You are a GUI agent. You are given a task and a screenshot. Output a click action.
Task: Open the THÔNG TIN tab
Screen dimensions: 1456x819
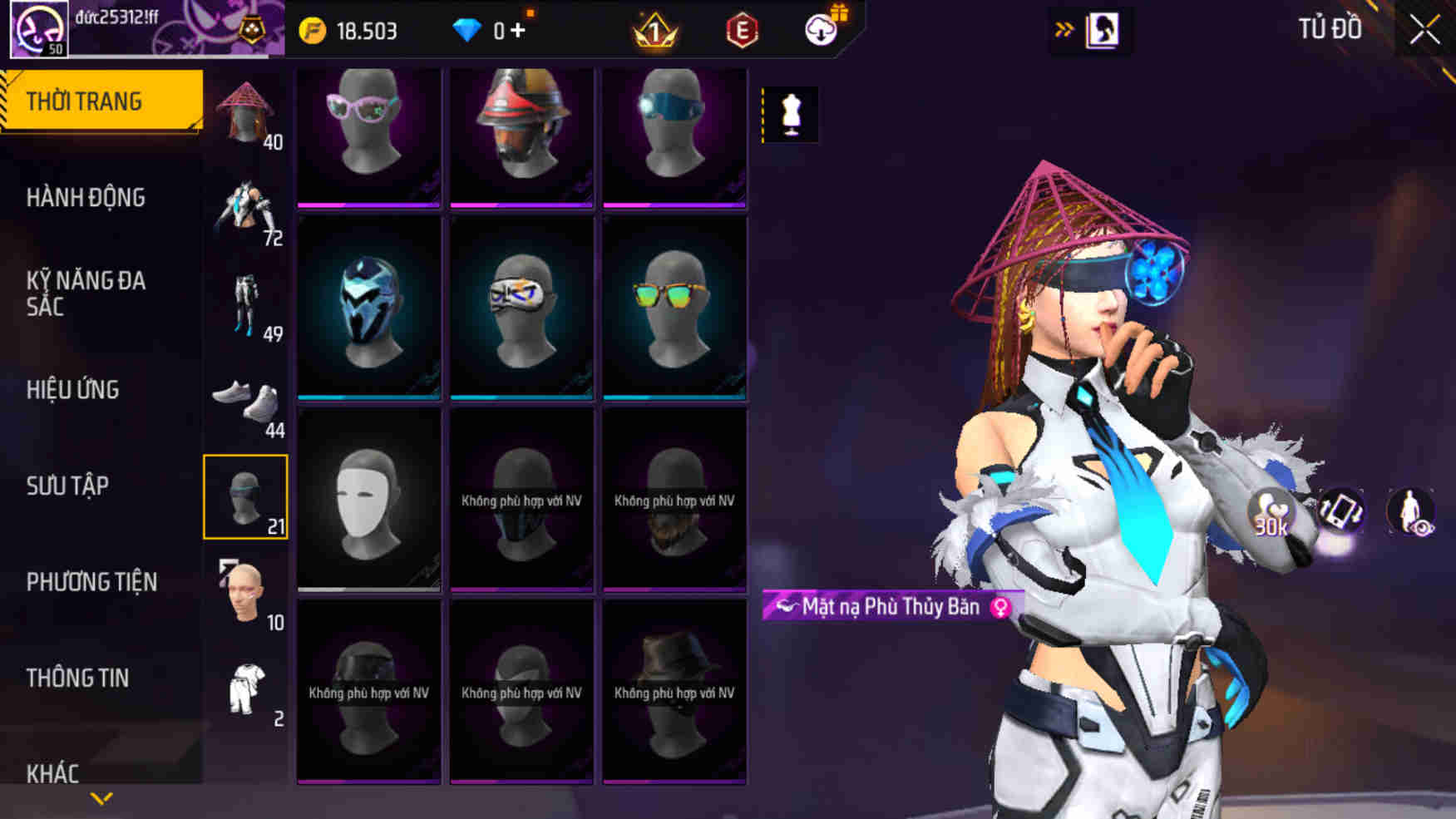coord(77,678)
